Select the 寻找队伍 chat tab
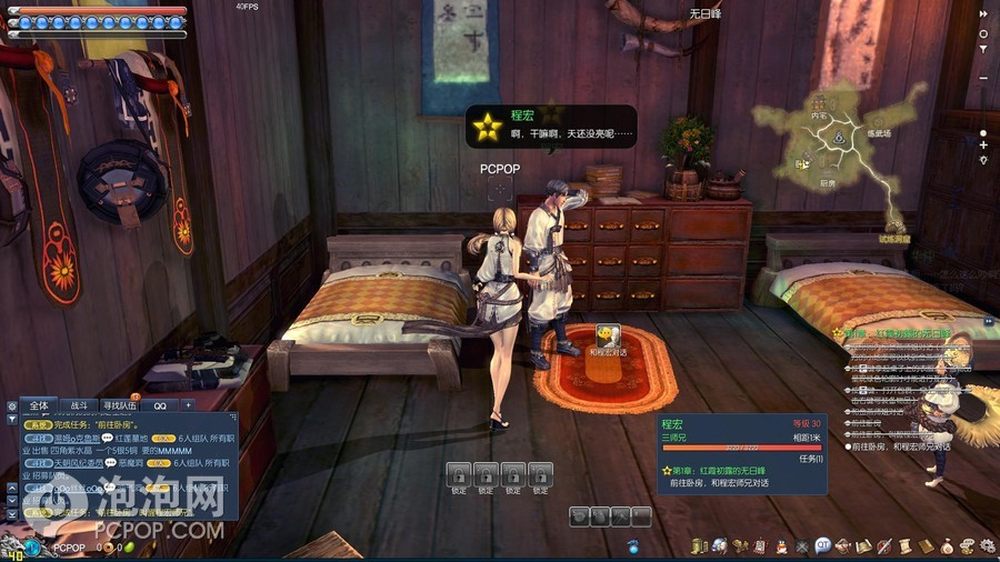Screen dimensions: 1000x562 point(120,406)
